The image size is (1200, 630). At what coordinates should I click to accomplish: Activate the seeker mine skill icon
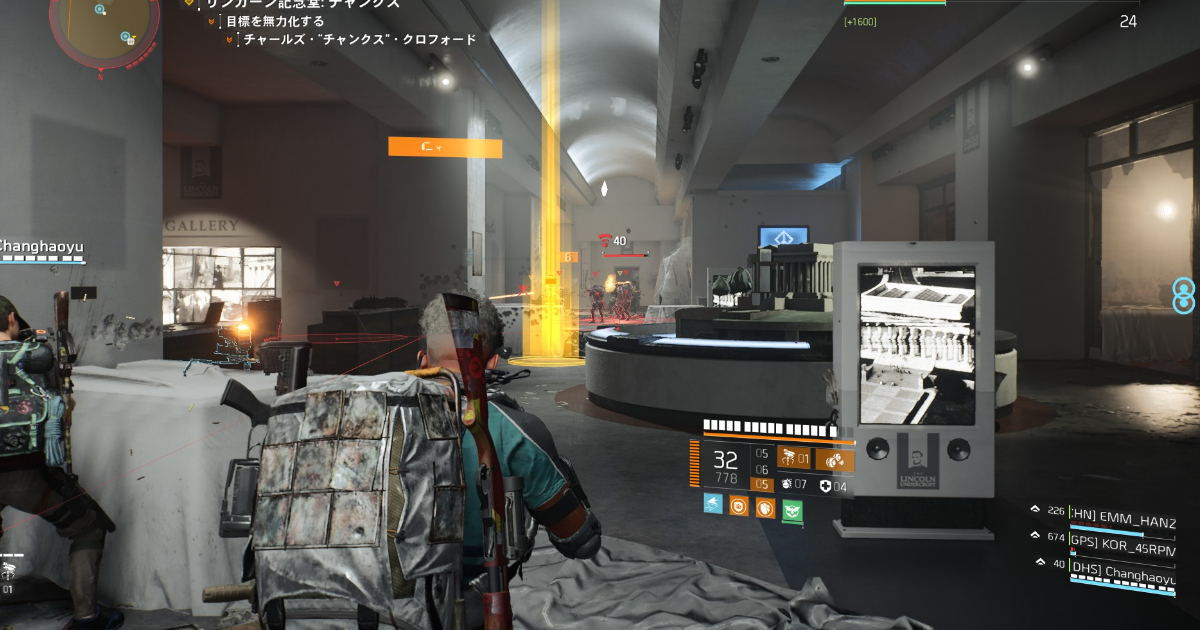[x=835, y=460]
